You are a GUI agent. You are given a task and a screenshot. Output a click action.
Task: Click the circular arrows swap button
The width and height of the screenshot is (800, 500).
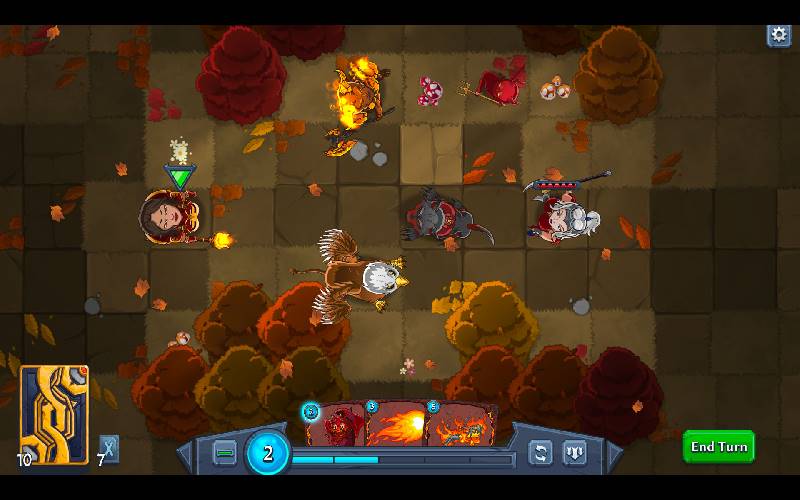541,452
